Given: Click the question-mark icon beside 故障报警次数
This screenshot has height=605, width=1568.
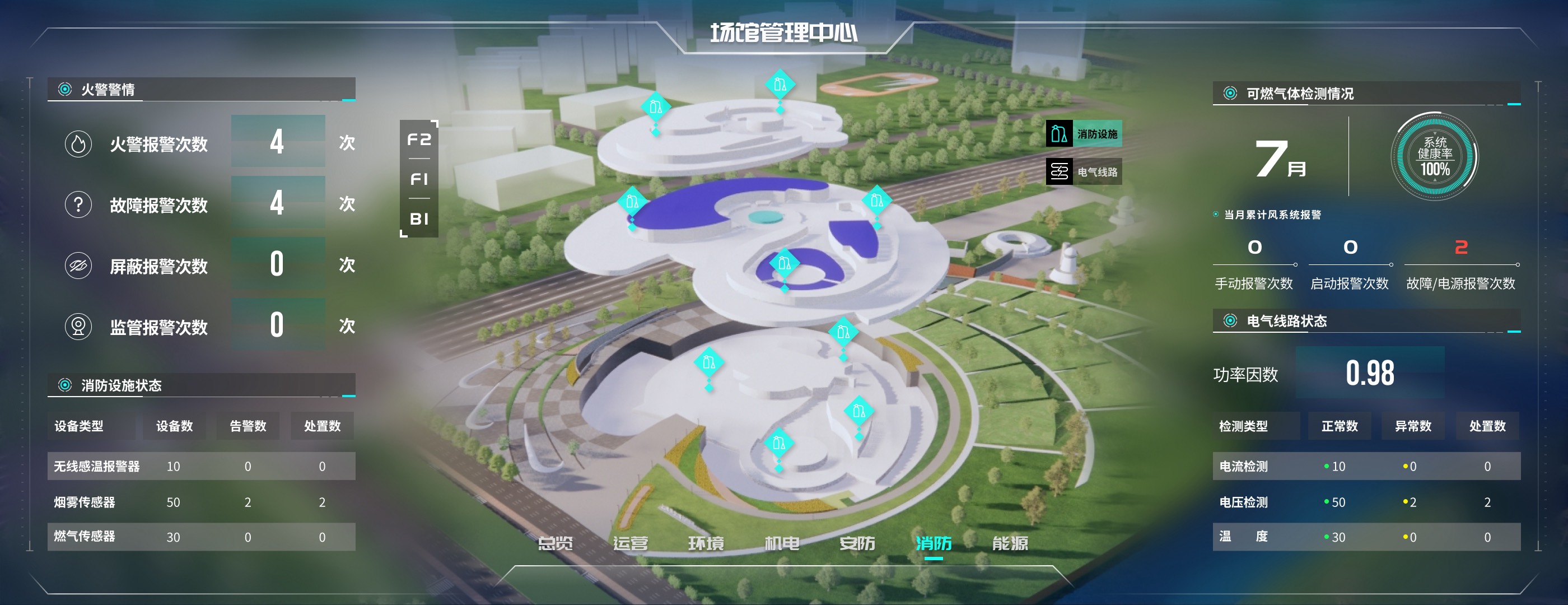Looking at the screenshot, I should click(x=78, y=205).
